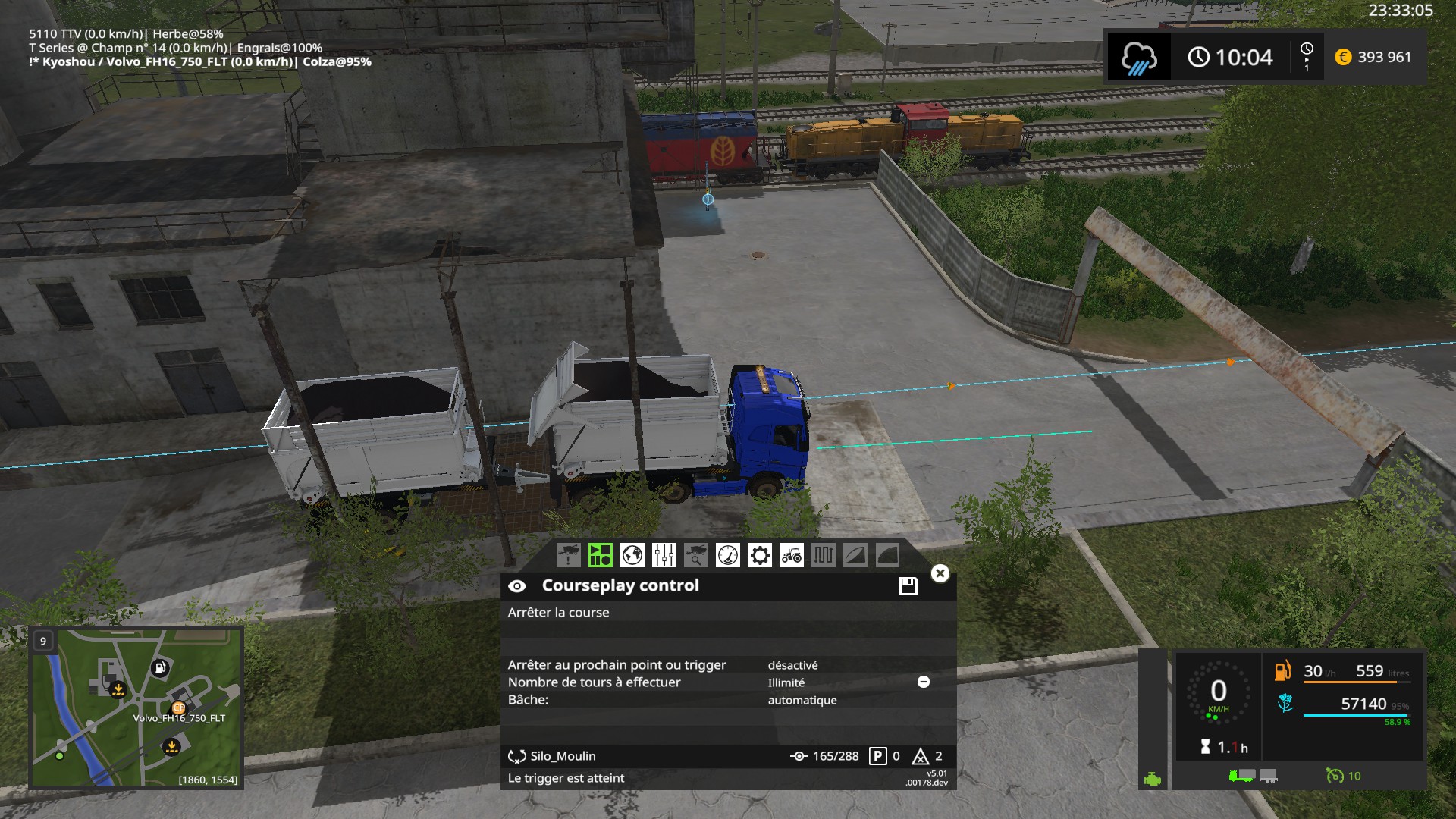Decrease 'Nombre de tours à effectuer' with minus button
The image size is (1456, 819).
(923, 682)
